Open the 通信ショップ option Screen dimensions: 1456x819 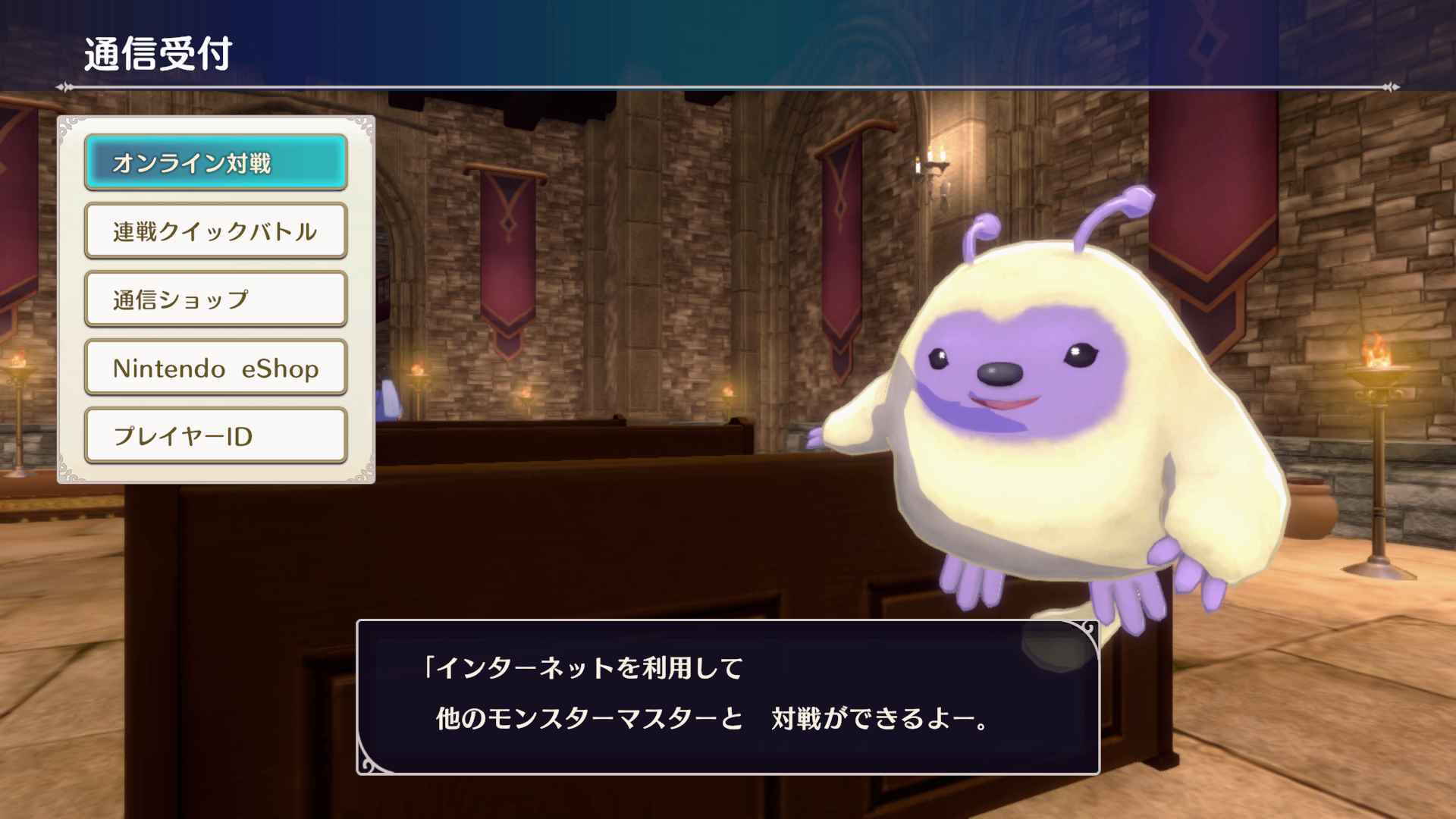point(215,299)
